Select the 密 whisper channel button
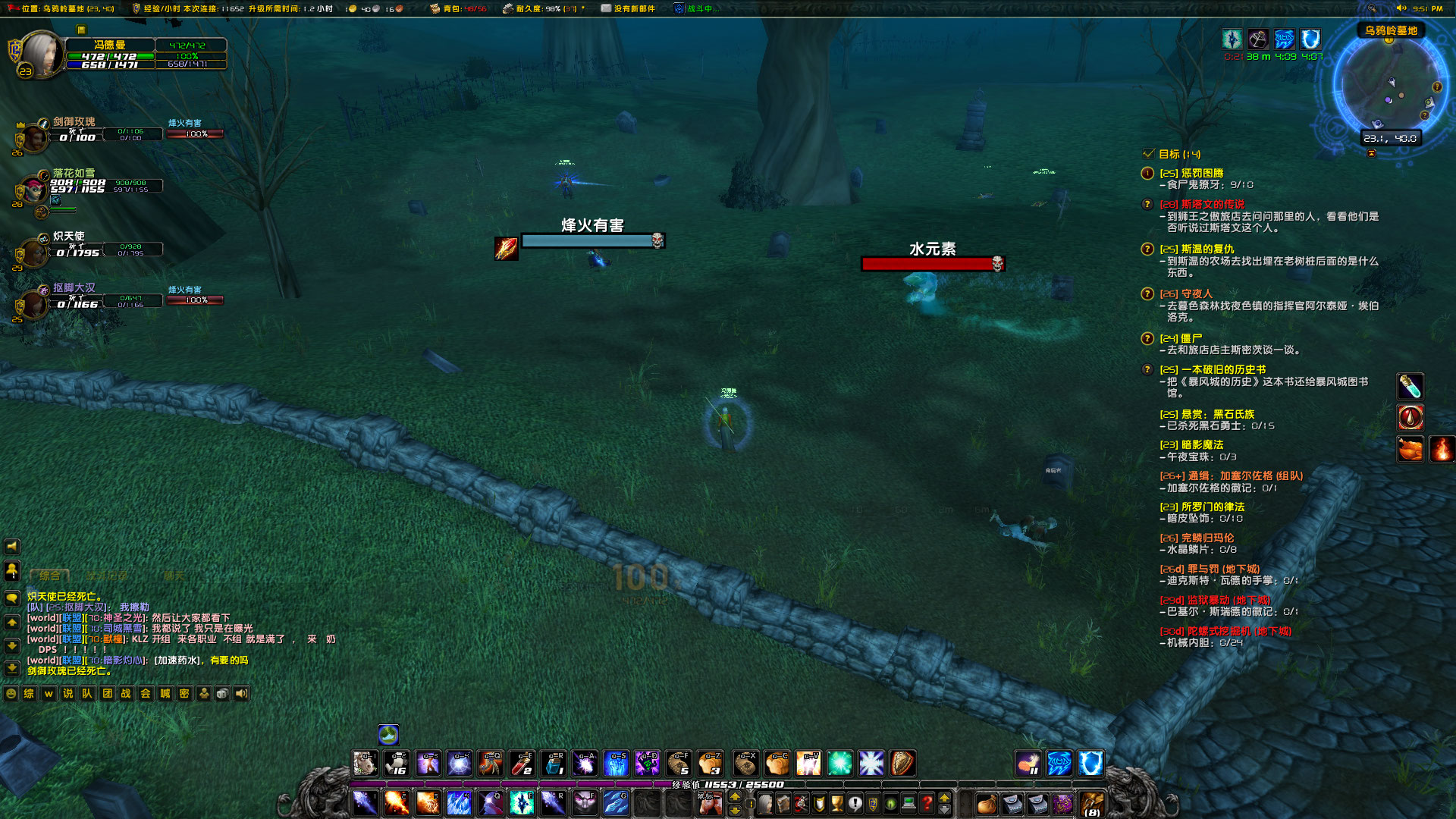This screenshot has width=1456, height=819. pyautogui.click(x=184, y=693)
